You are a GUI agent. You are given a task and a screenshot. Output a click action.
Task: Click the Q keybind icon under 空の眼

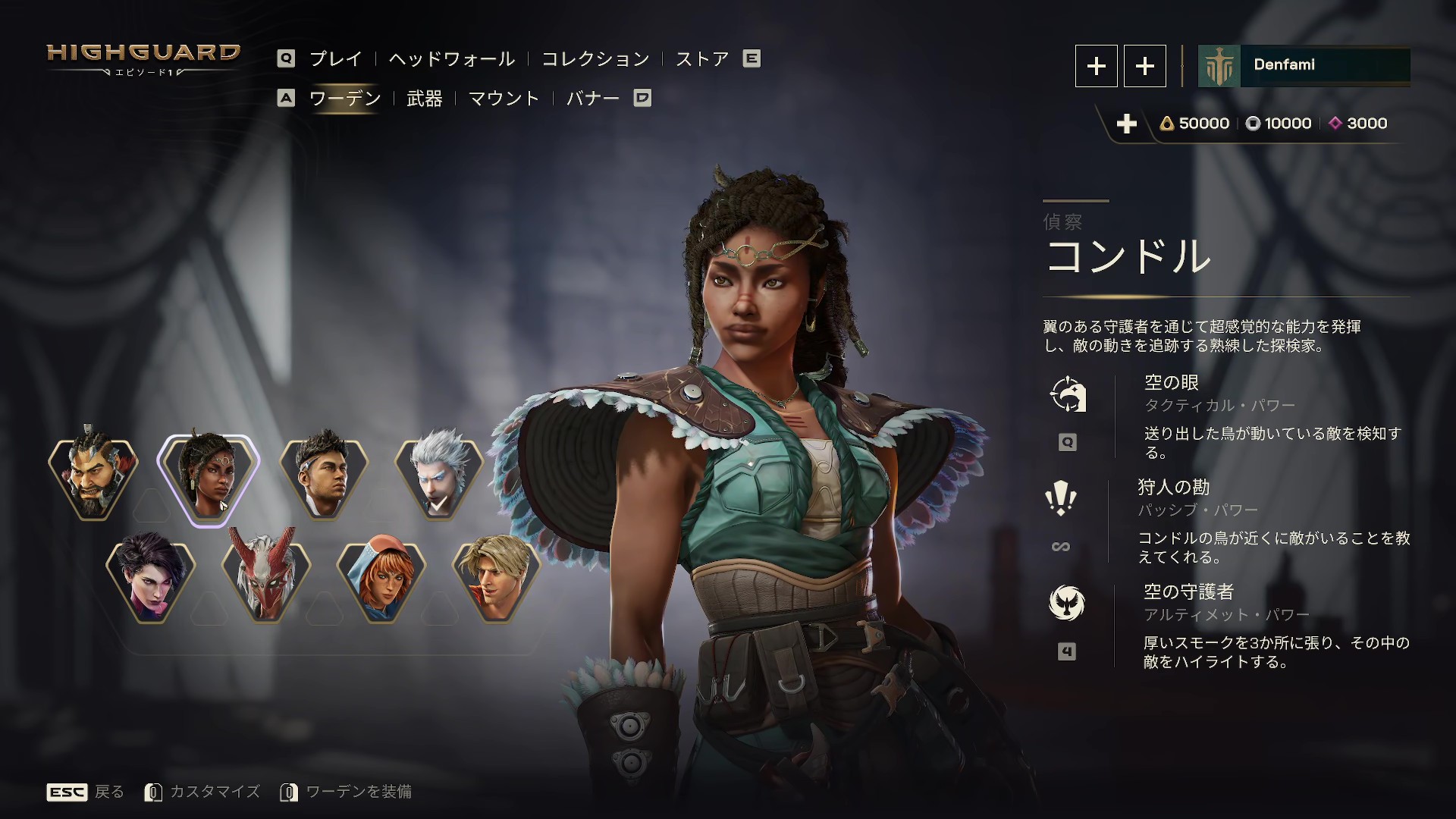tap(1068, 442)
